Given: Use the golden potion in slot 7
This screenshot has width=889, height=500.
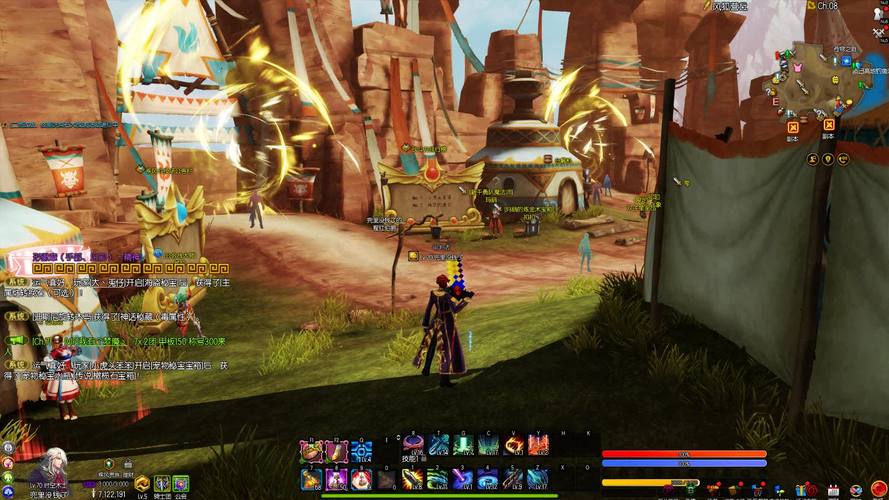Looking at the screenshot, I should pos(311,479).
